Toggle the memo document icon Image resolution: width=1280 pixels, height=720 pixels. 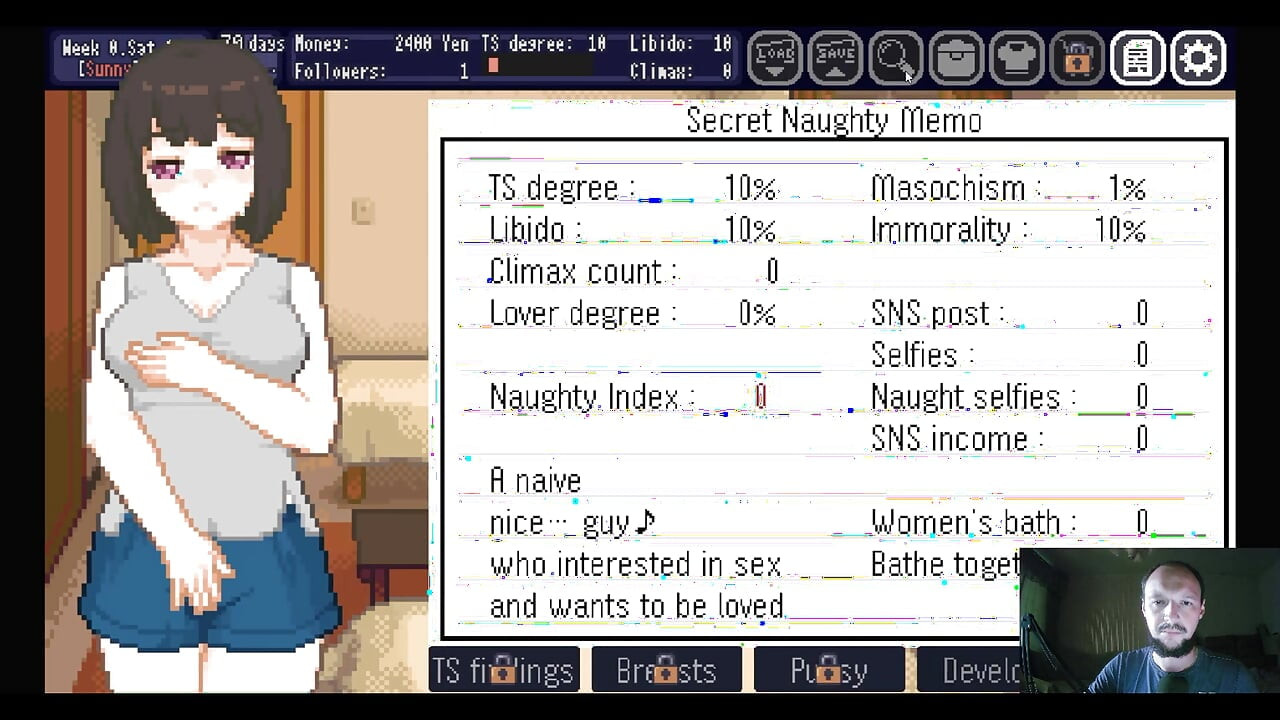click(x=1137, y=59)
